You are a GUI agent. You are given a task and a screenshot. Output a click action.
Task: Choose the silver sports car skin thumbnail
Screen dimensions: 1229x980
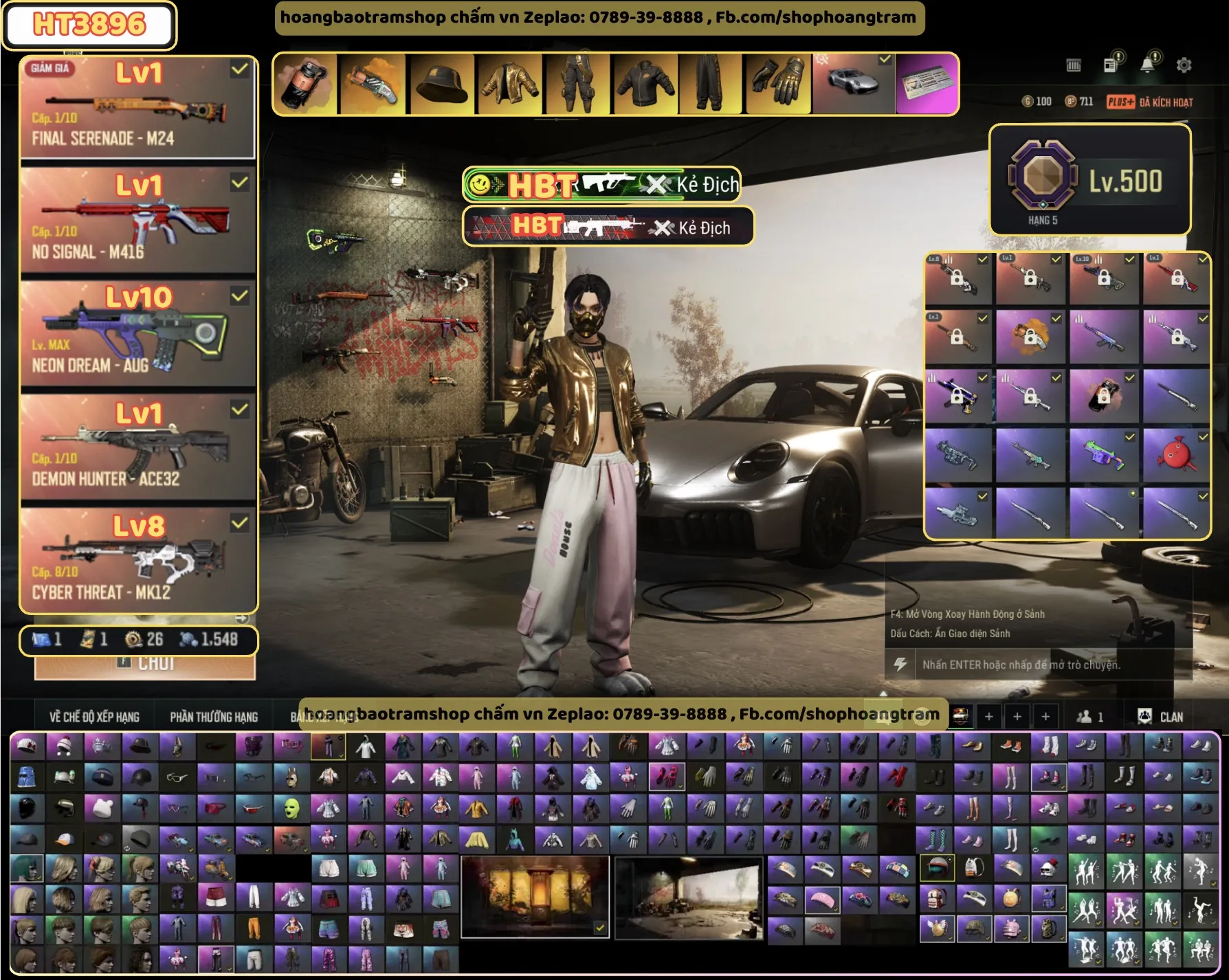[x=853, y=85]
